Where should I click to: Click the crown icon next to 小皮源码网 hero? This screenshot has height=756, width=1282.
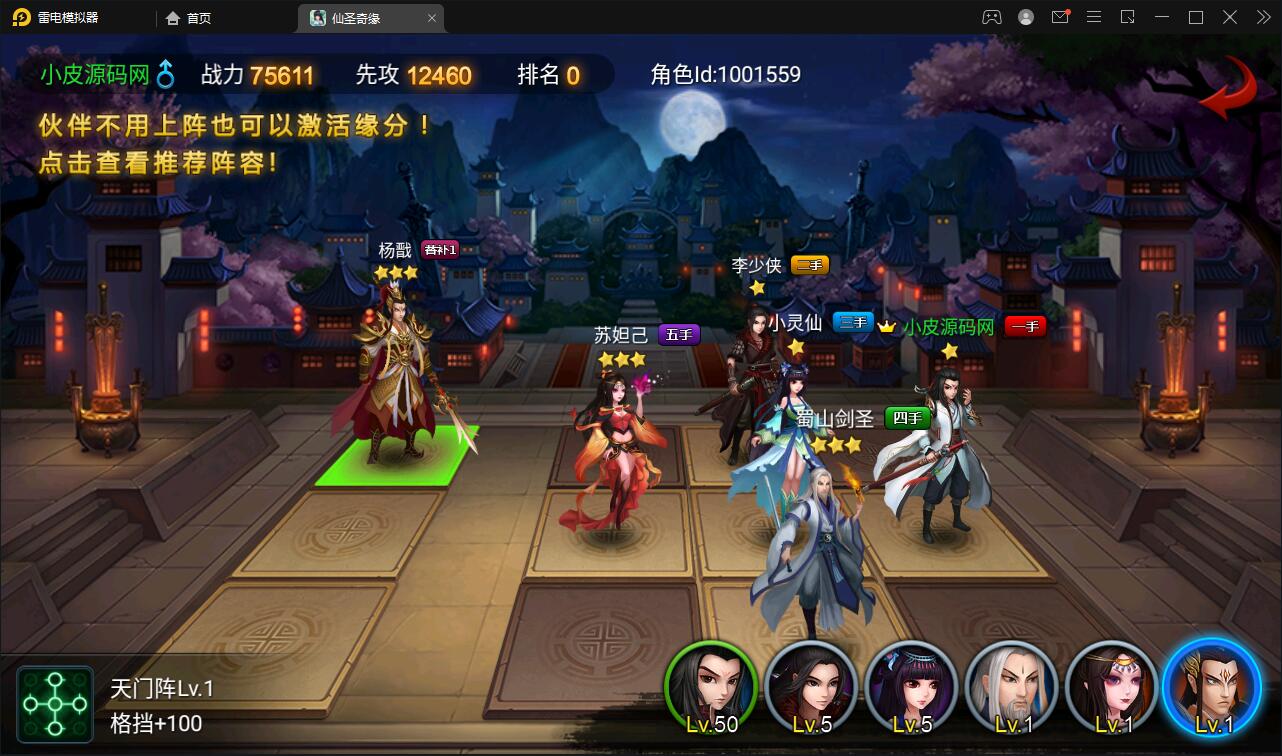click(888, 326)
